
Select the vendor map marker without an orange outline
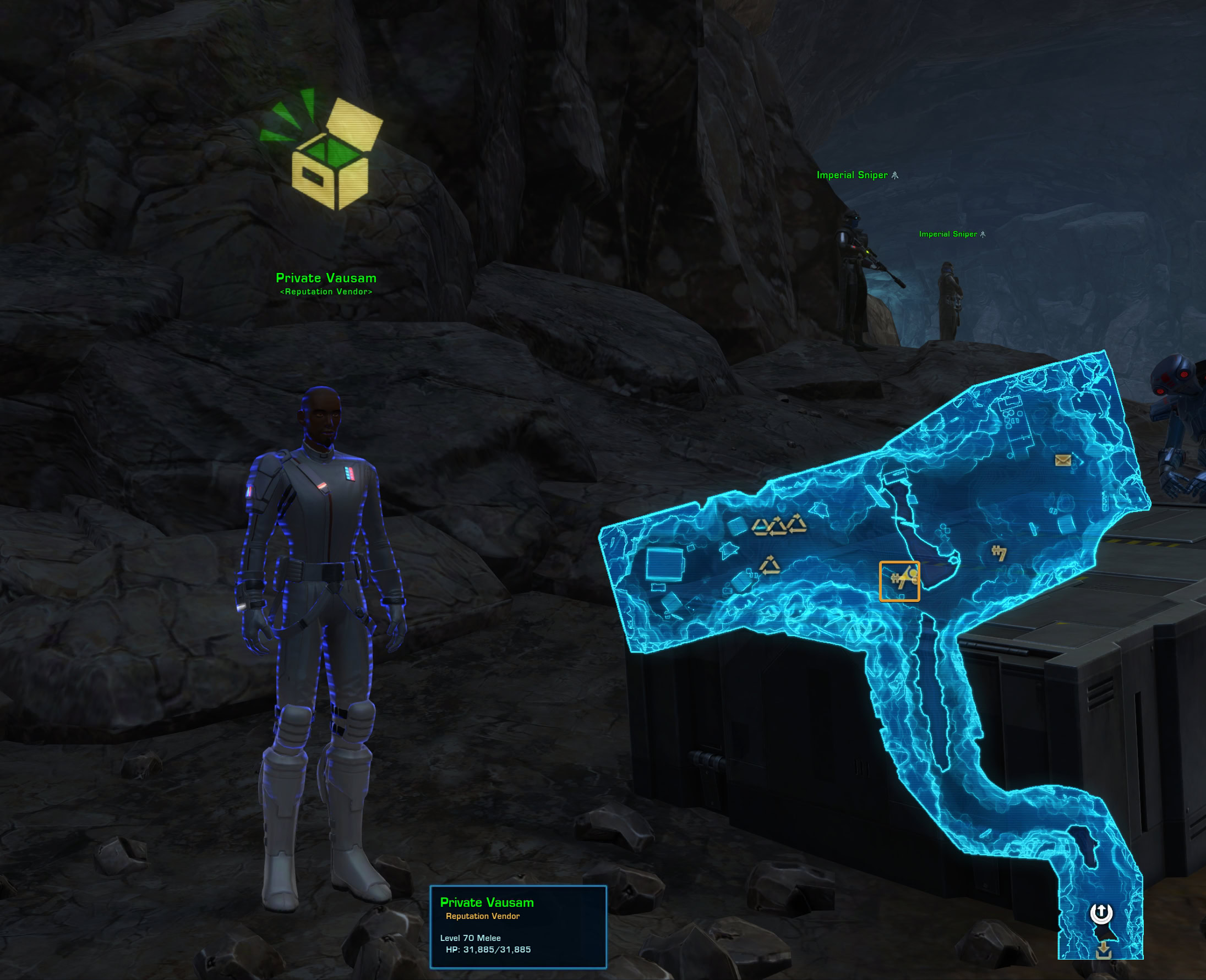999,552
